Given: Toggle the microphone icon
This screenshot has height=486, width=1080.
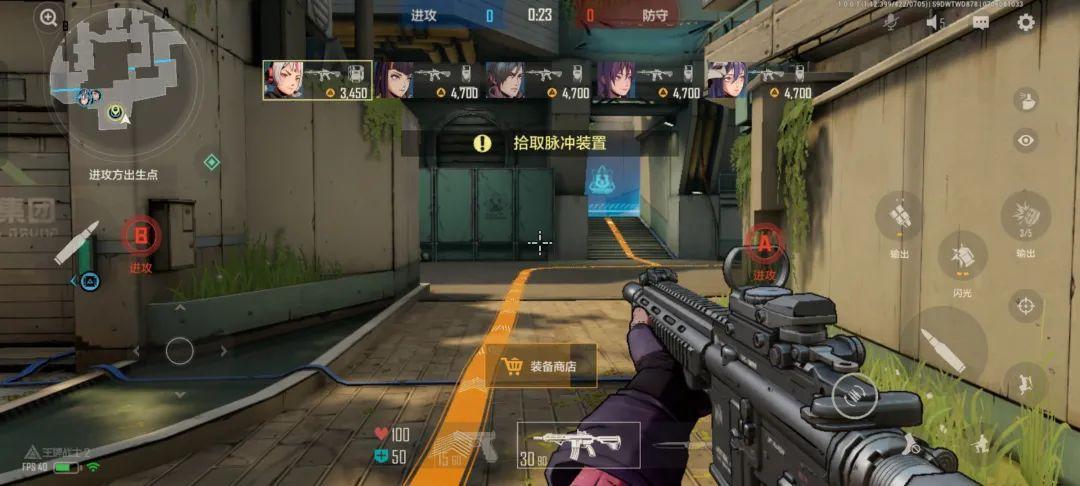Looking at the screenshot, I should click(891, 23).
